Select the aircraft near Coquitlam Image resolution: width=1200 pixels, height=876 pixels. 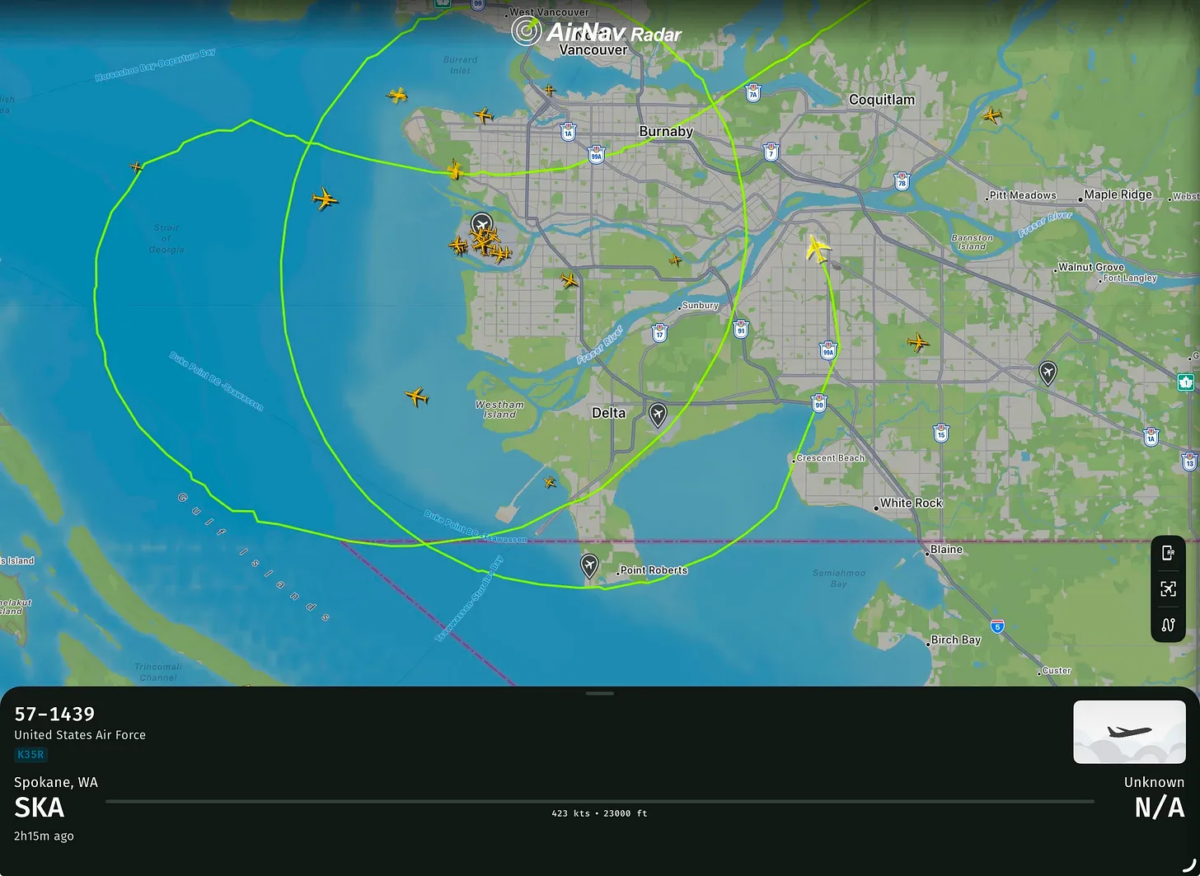(992, 115)
